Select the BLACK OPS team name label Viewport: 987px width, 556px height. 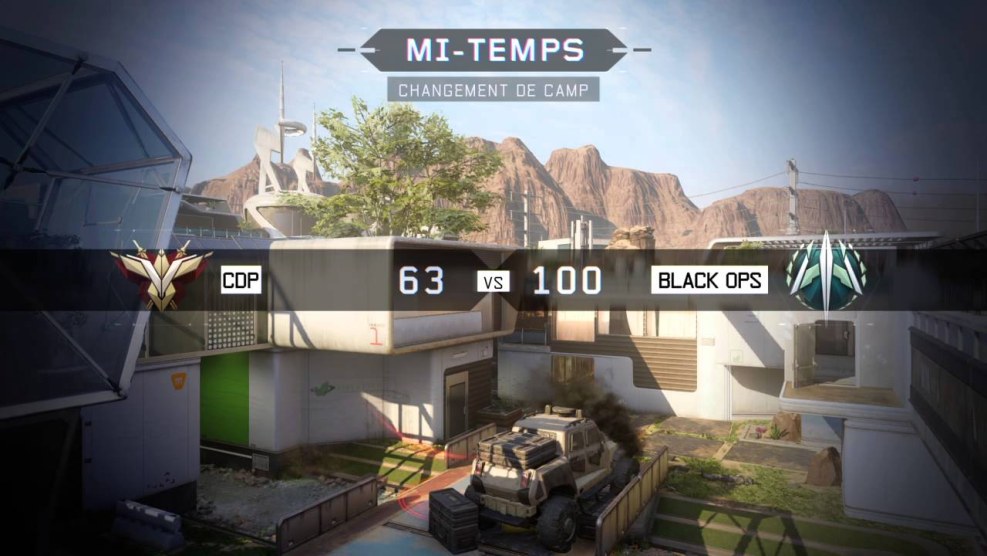tap(710, 281)
